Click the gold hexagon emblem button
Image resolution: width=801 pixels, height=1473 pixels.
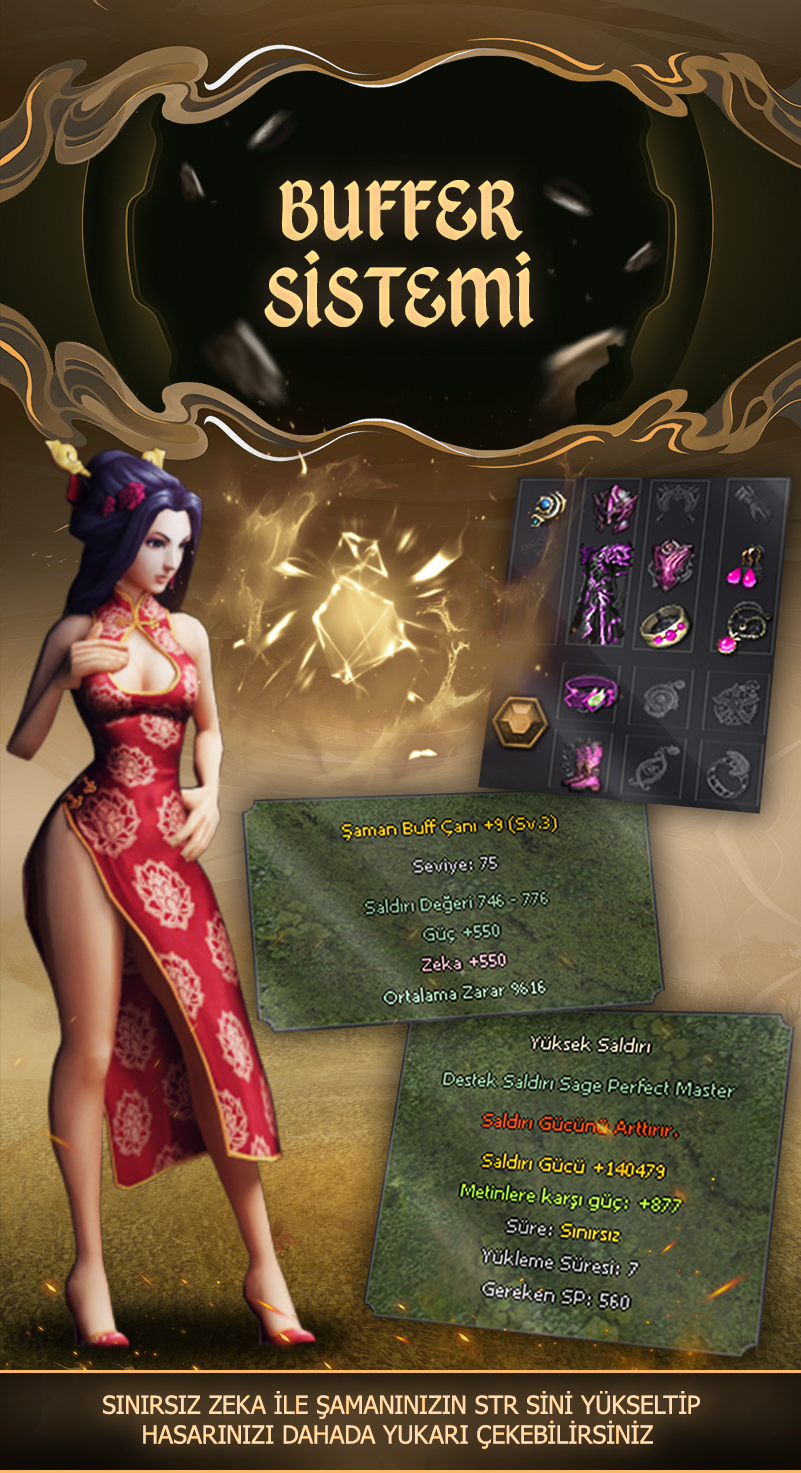pyautogui.click(x=520, y=721)
